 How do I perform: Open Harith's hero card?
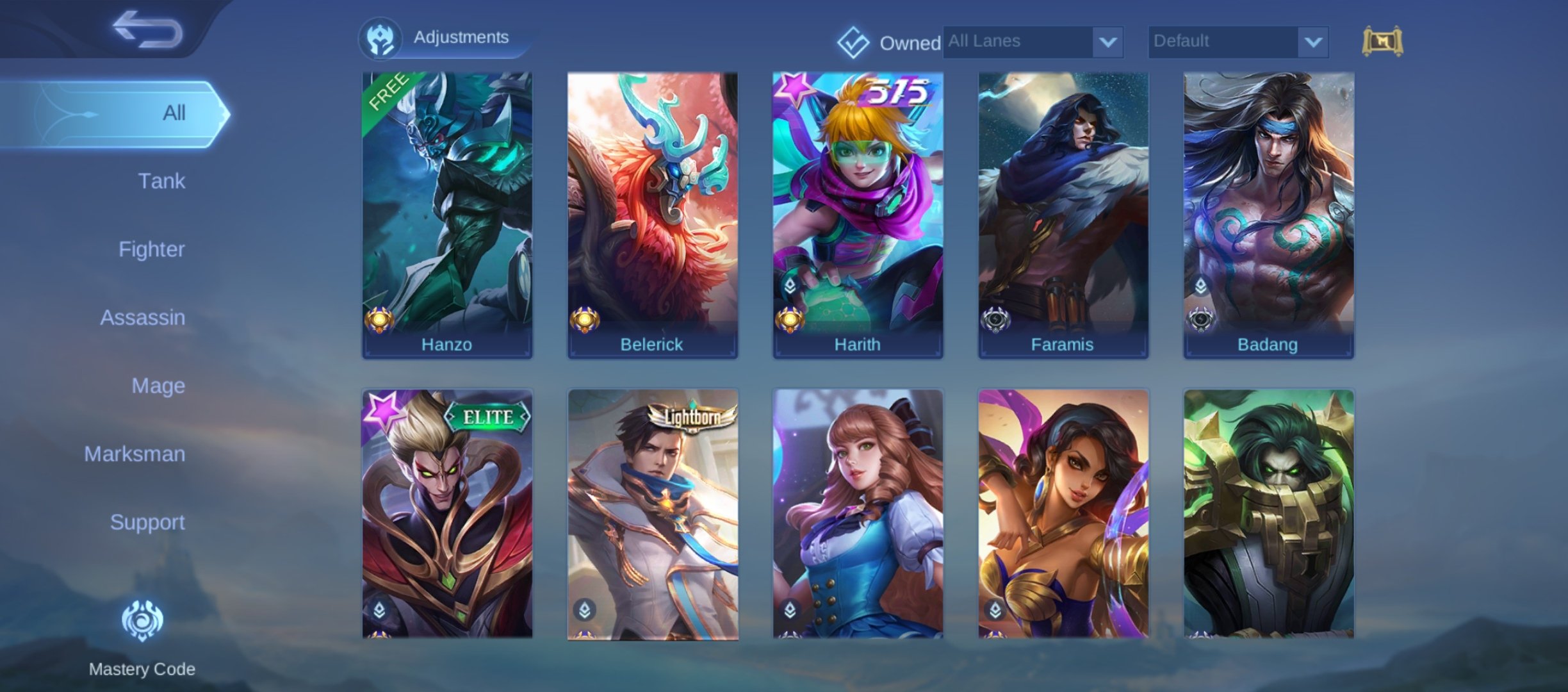tap(857, 215)
